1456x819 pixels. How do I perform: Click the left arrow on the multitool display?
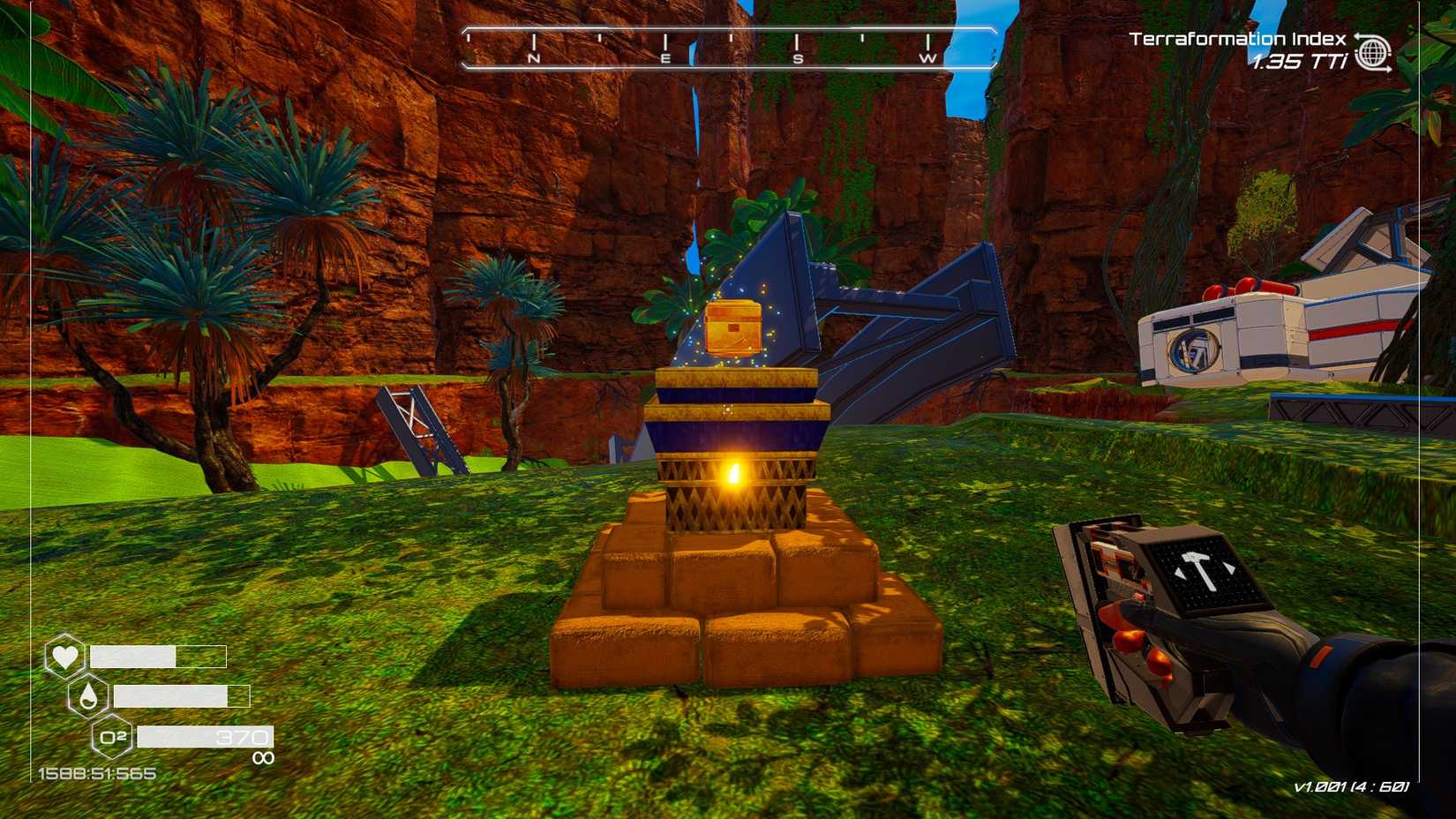pyautogui.click(x=1180, y=572)
